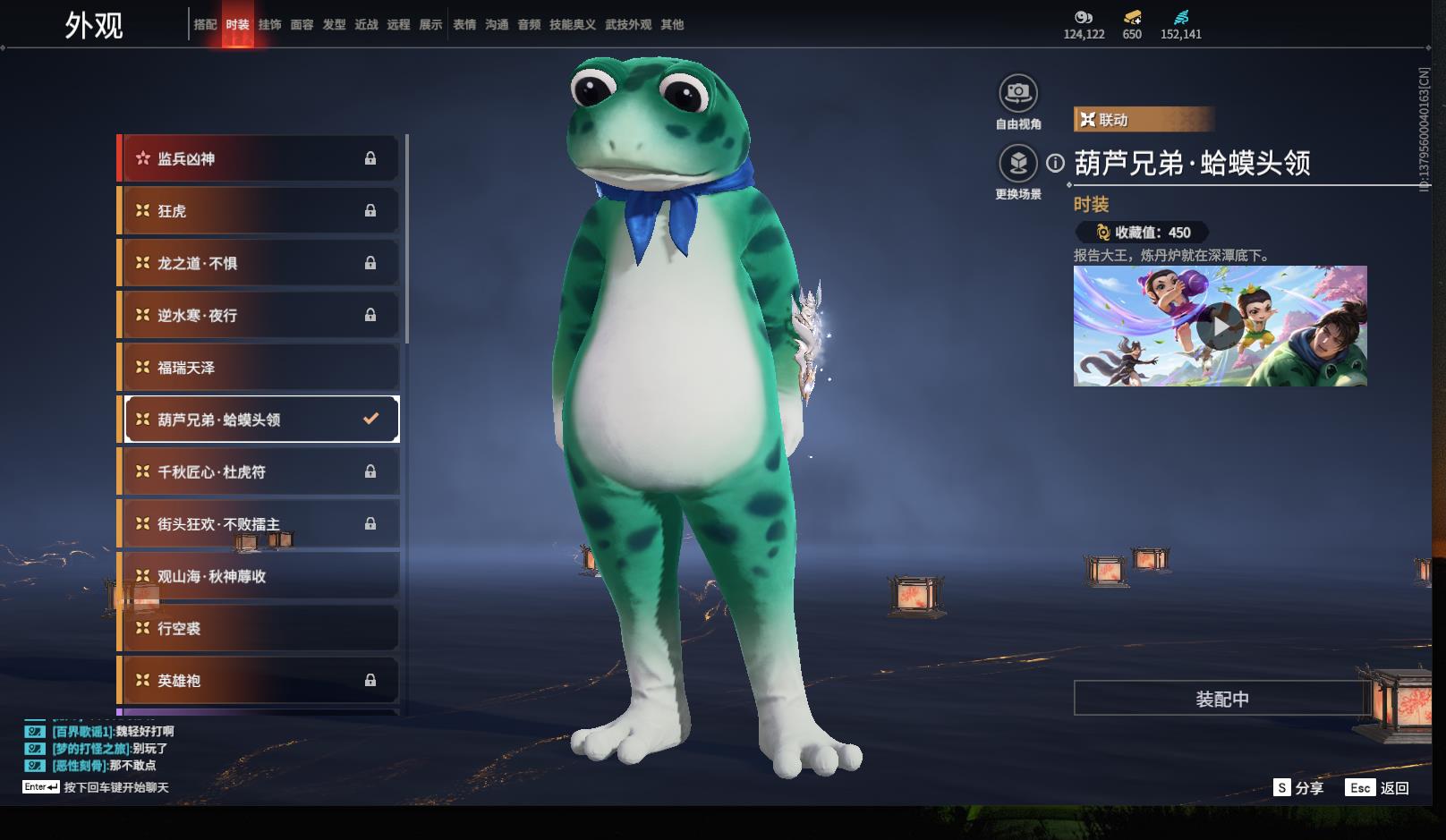Switch to the 搭配 tab

[x=205, y=25]
